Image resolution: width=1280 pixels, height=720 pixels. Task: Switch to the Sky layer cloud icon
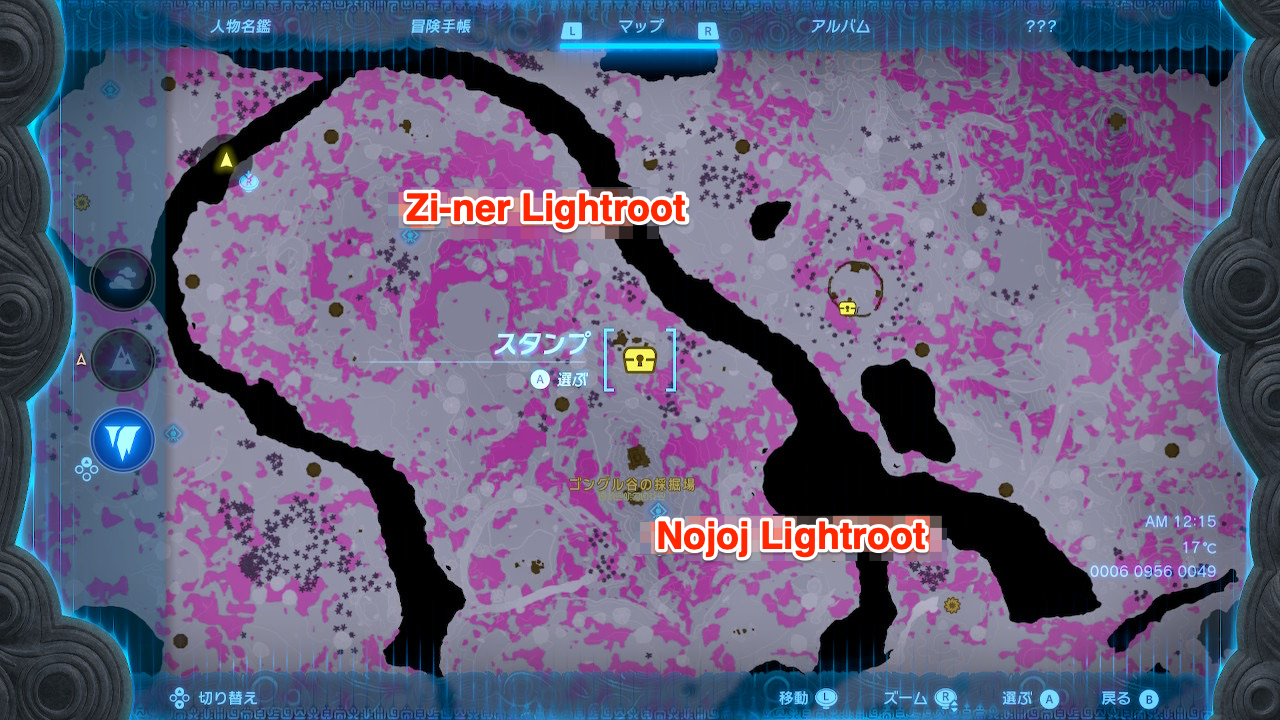122,280
